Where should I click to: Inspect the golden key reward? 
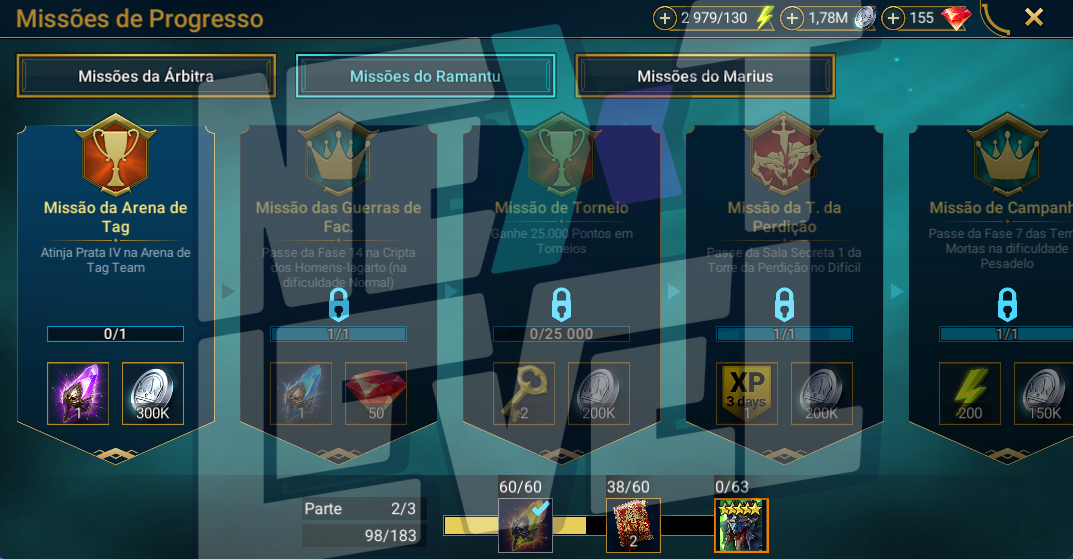pyautogui.click(x=524, y=393)
